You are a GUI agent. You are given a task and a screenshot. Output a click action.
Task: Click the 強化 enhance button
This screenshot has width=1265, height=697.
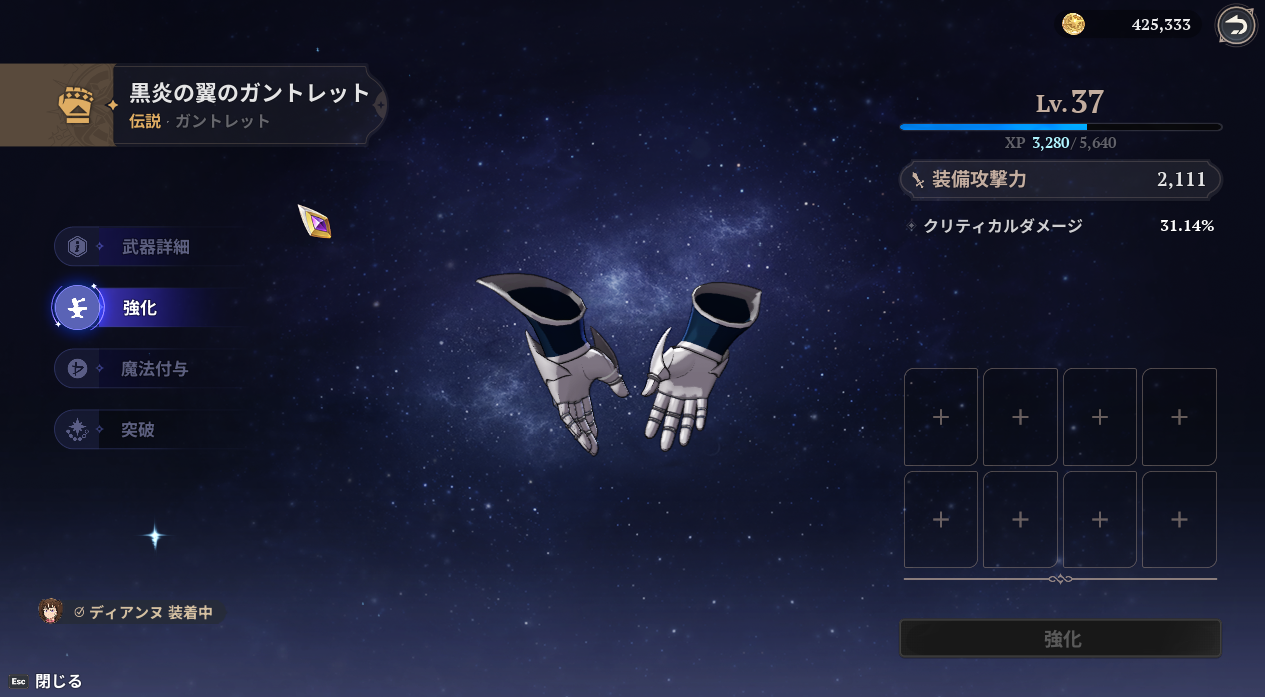click(x=1061, y=639)
